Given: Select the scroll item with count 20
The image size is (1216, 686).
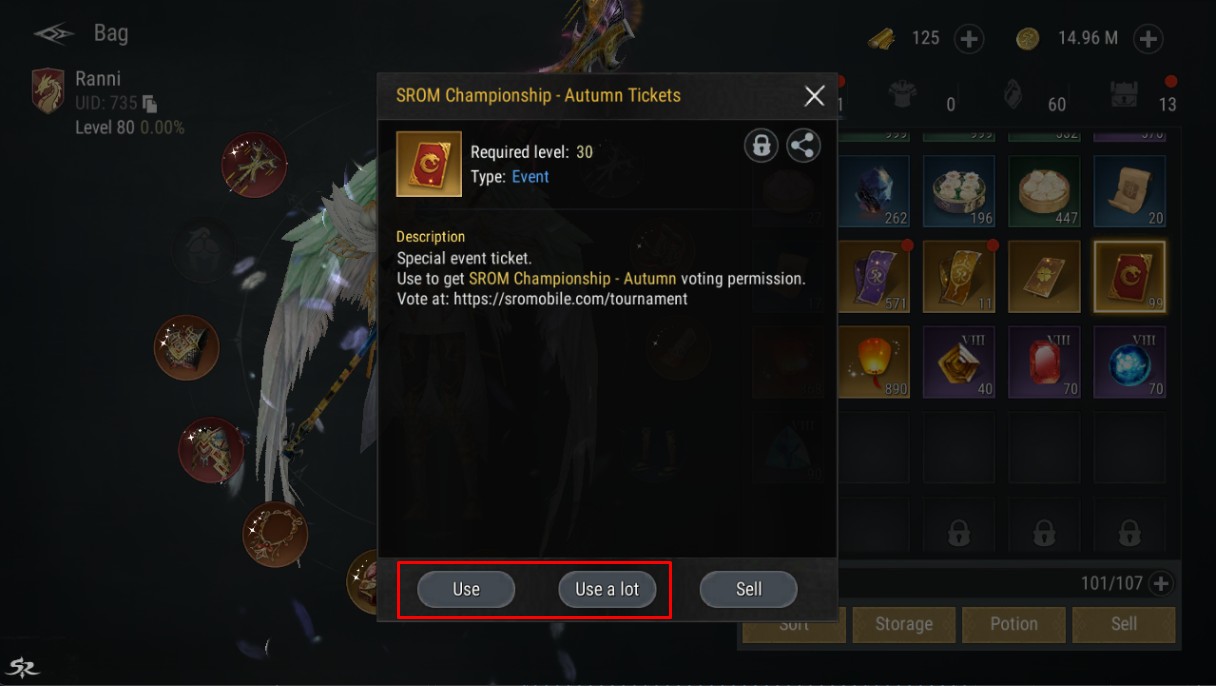Looking at the screenshot, I should 1129,192.
